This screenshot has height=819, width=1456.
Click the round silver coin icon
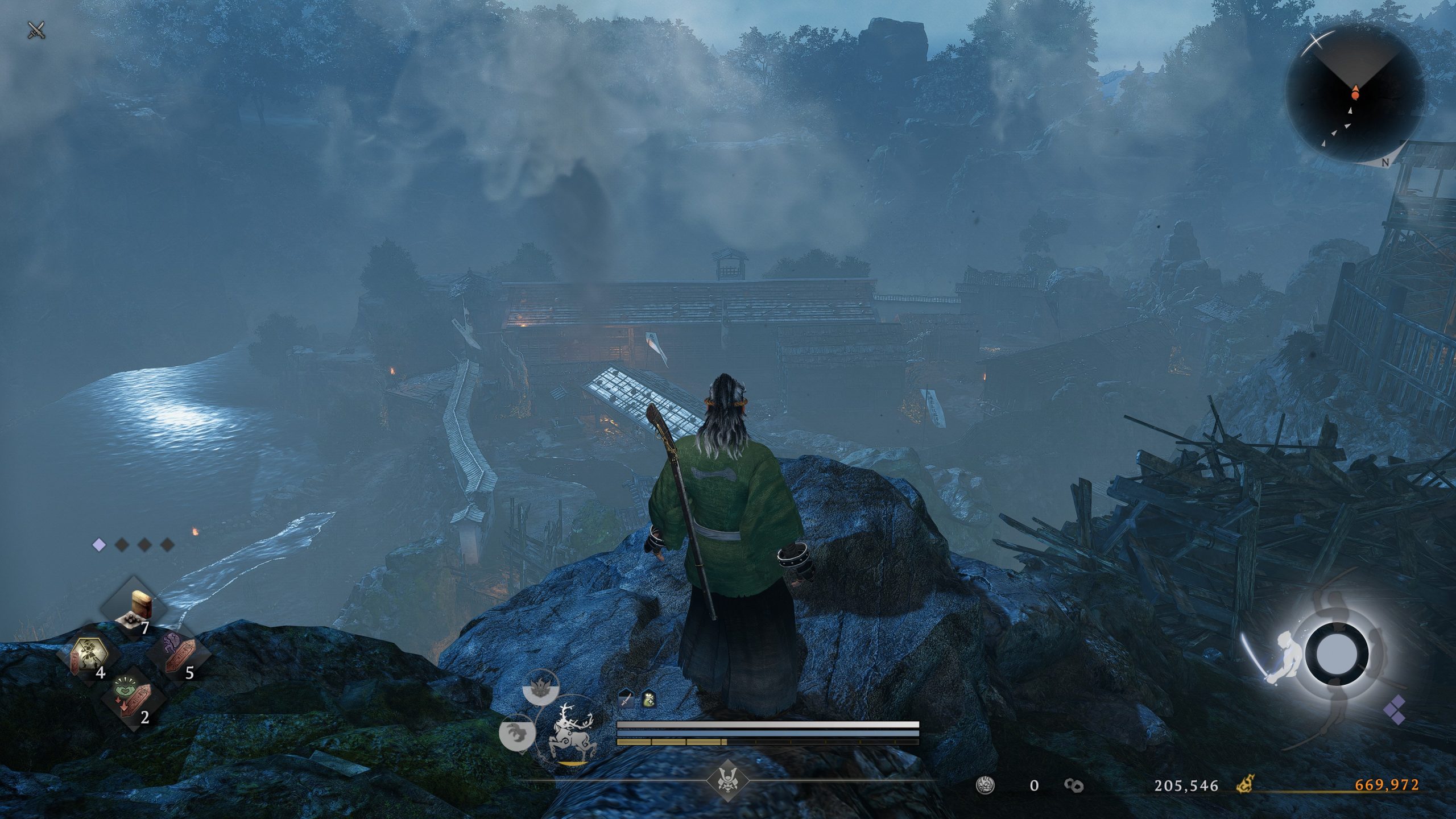coord(986,785)
